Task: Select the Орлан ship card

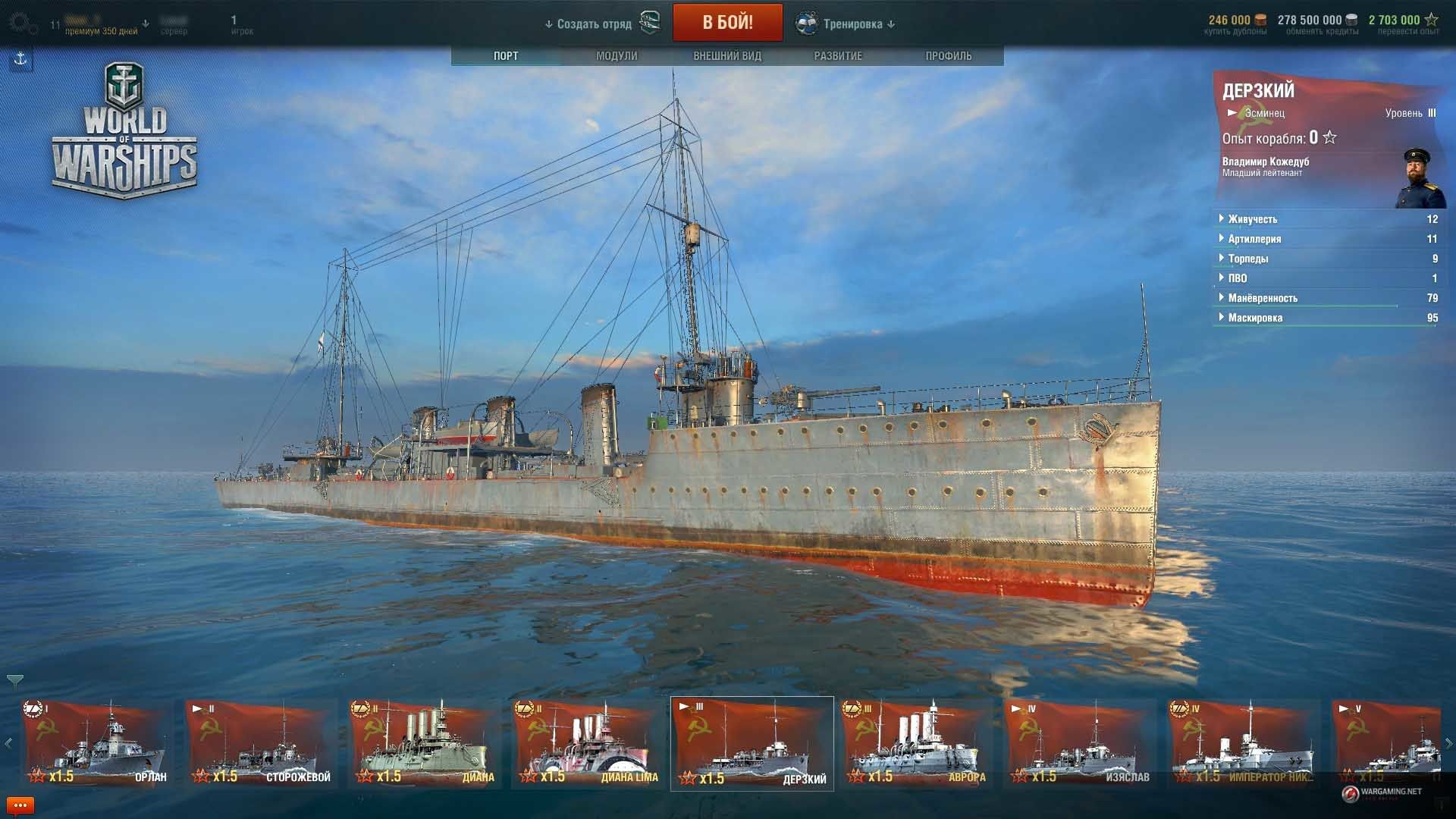Action: click(96, 743)
